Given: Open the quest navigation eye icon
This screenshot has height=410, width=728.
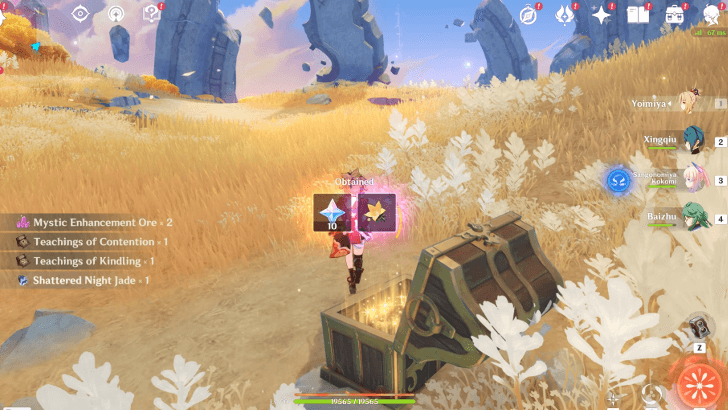Looking at the screenshot, I should pyautogui.click(x=80, y=14).
